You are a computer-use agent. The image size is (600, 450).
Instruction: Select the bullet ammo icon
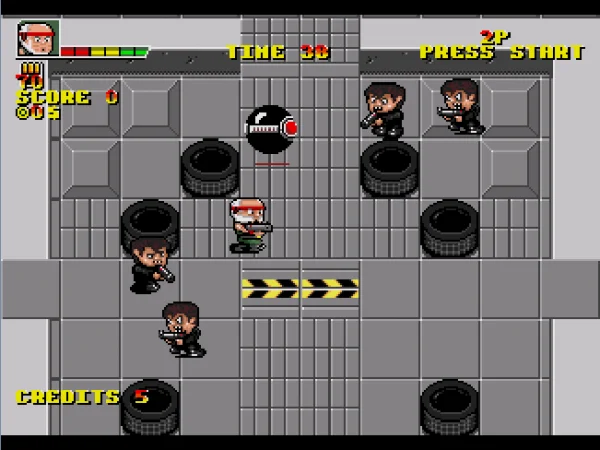[30, 70]
